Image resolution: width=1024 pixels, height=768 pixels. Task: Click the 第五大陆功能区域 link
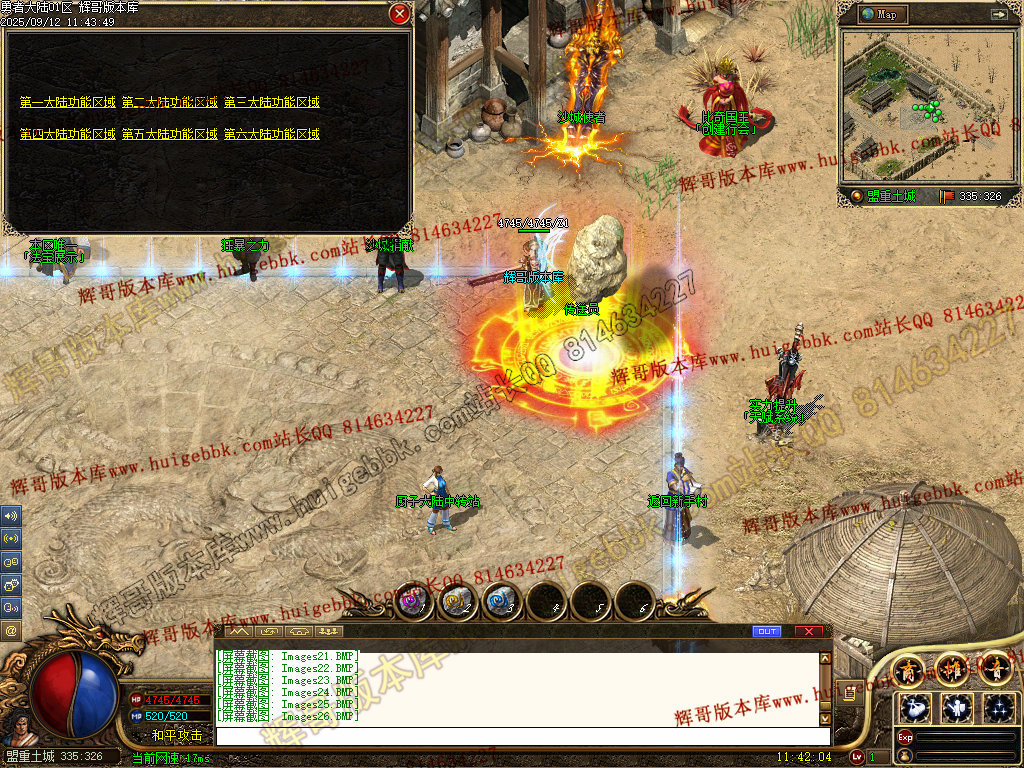pyautogui.click(x=169, y=134)
